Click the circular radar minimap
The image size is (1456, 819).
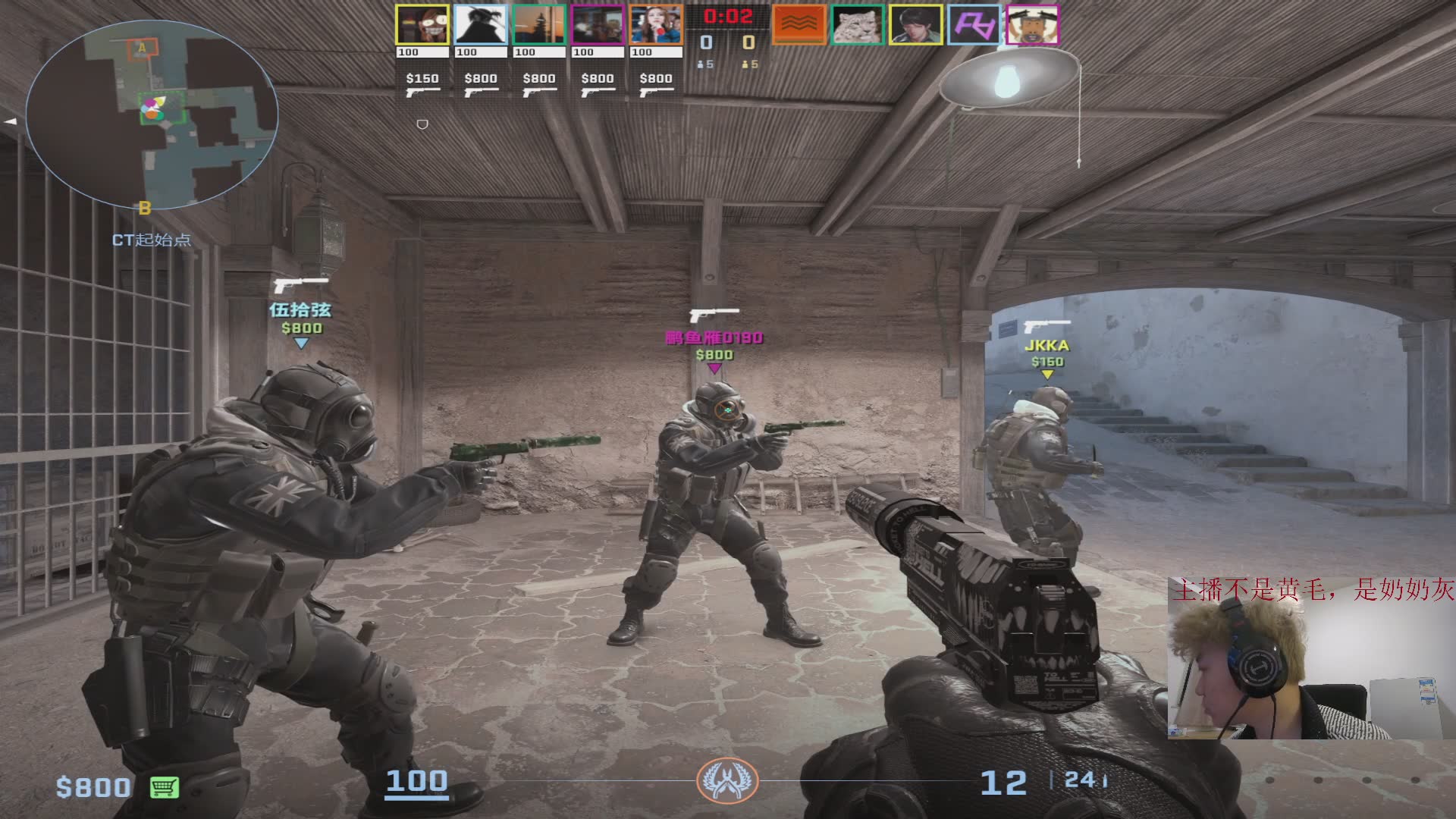click(152, 115)
